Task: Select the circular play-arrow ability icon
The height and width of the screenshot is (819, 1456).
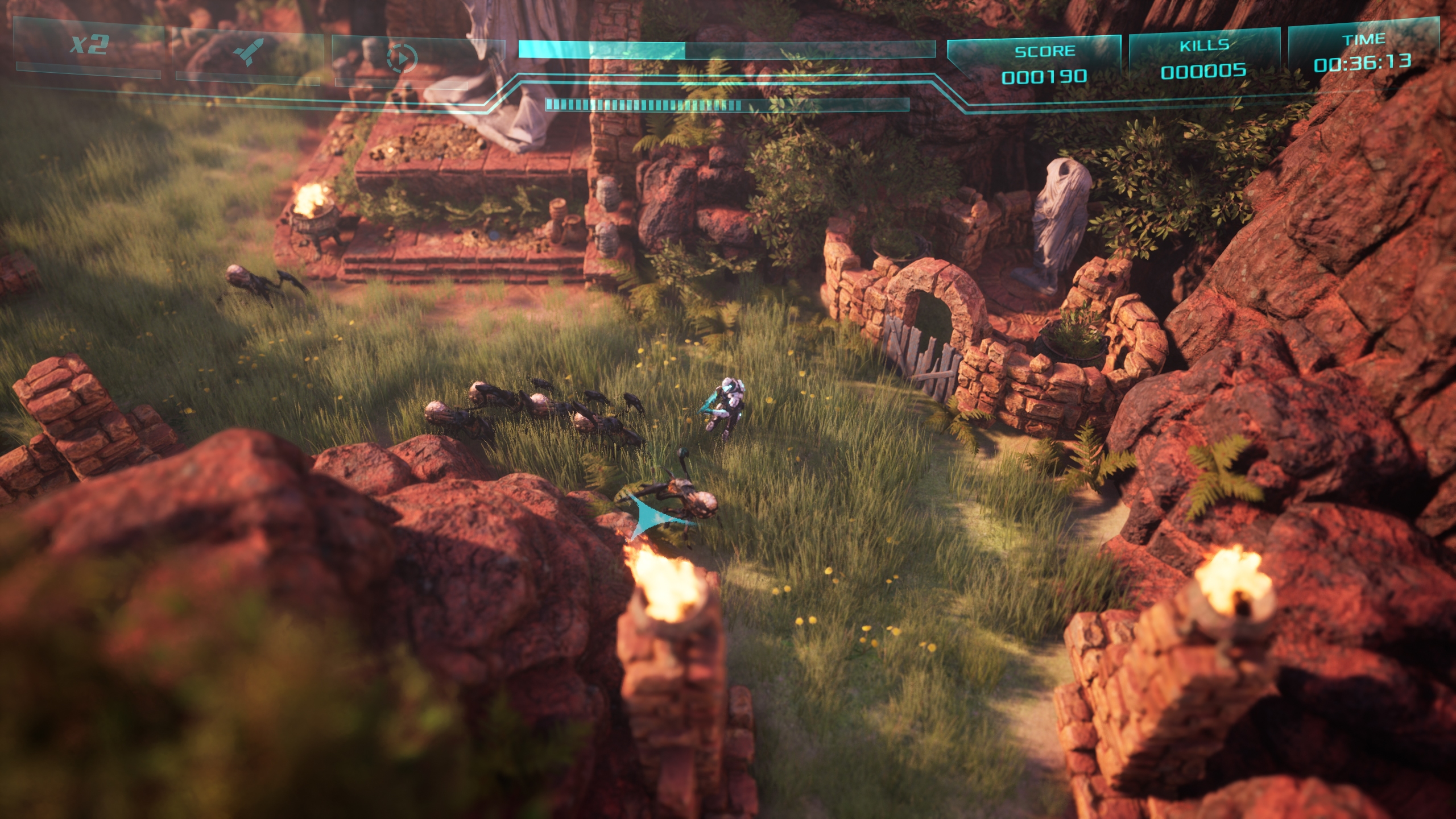Action: point(402,57)
